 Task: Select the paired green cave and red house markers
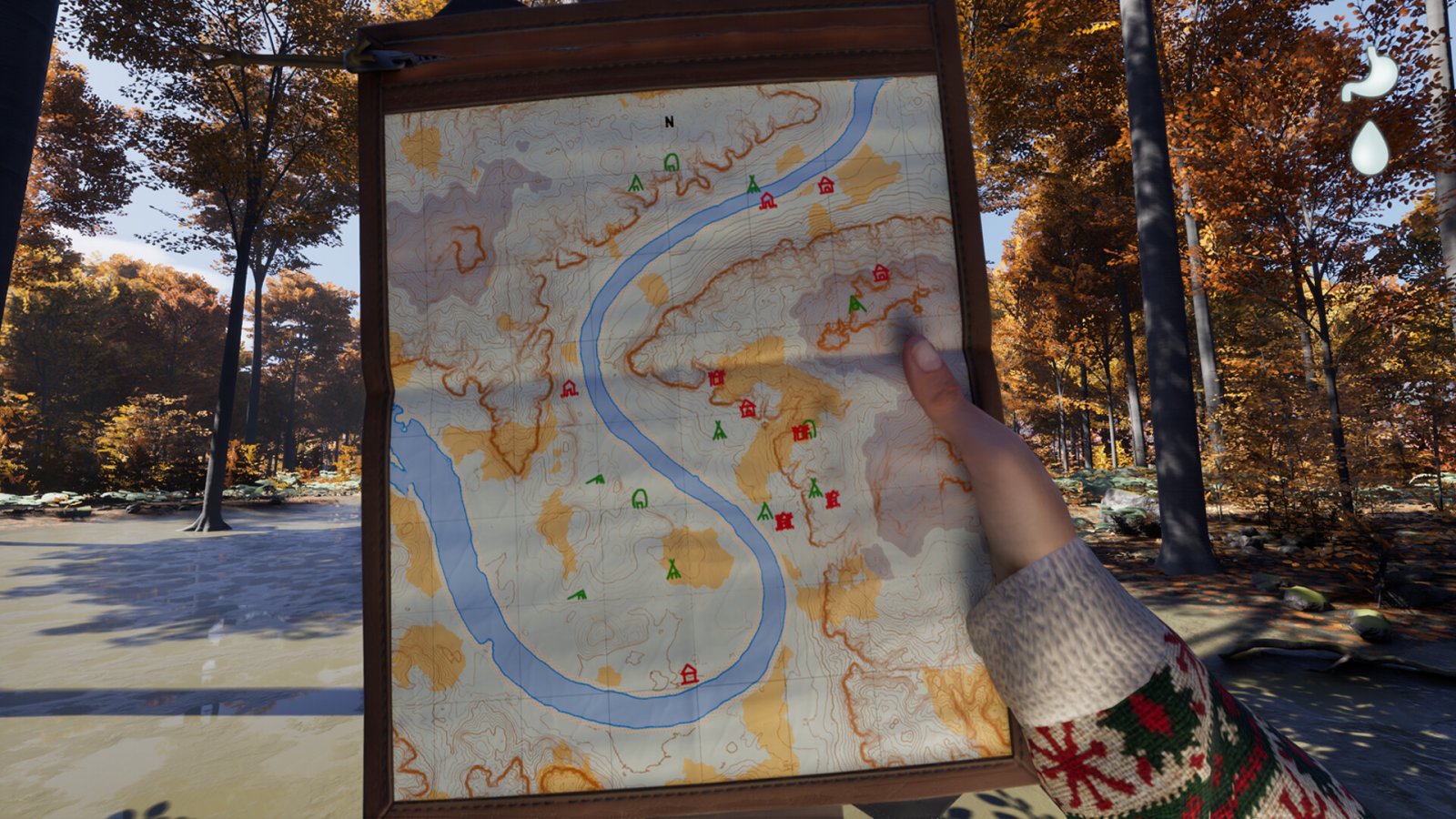tap(804, 431)
